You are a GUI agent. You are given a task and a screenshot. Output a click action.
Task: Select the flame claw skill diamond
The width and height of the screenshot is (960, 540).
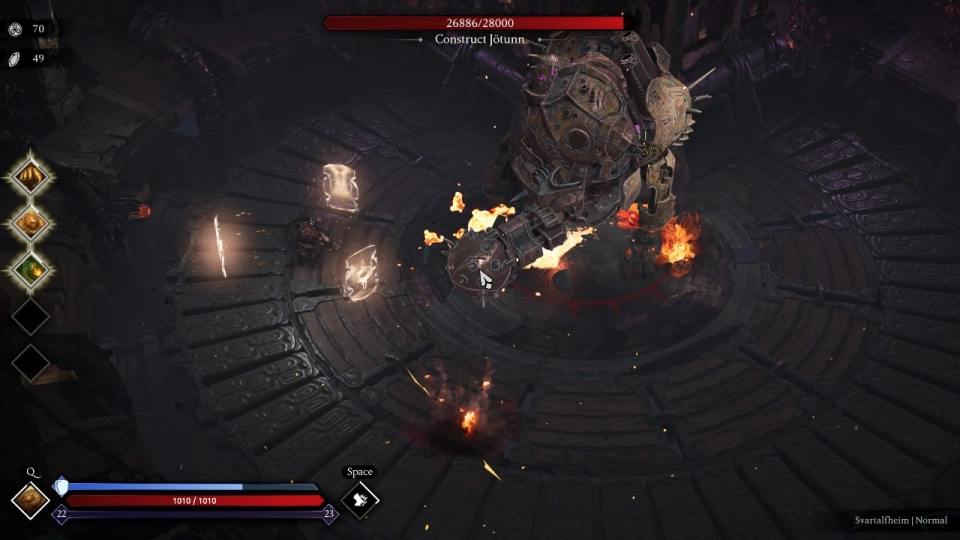[30, 178]
